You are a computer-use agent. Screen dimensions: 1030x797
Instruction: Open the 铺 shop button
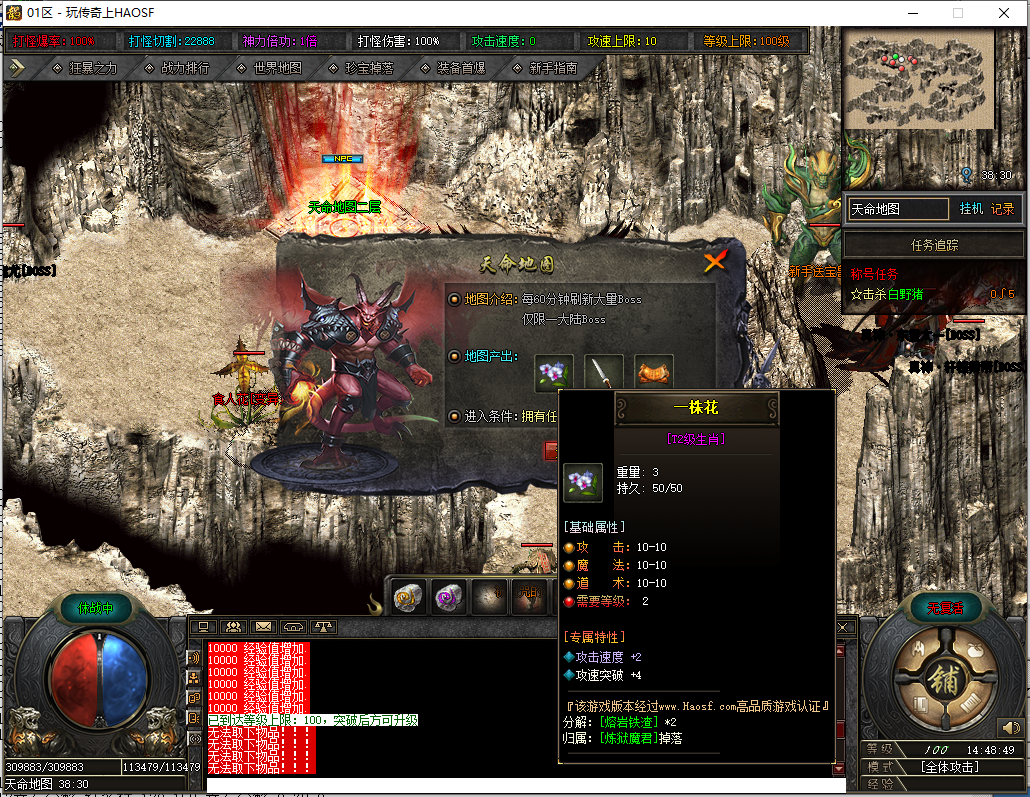pos(941,678)
